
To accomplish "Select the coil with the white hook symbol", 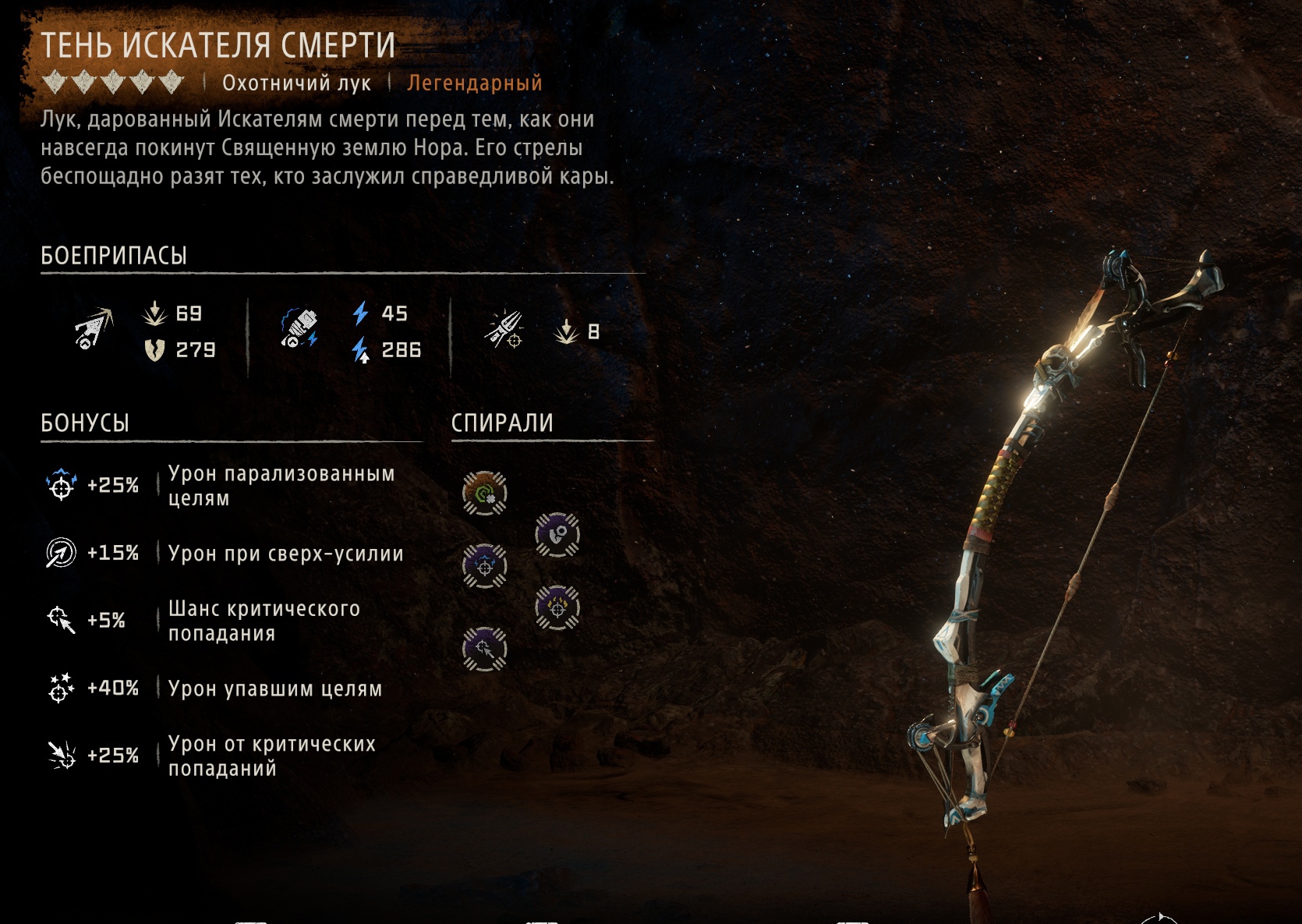I will click(x=557, y=535).
